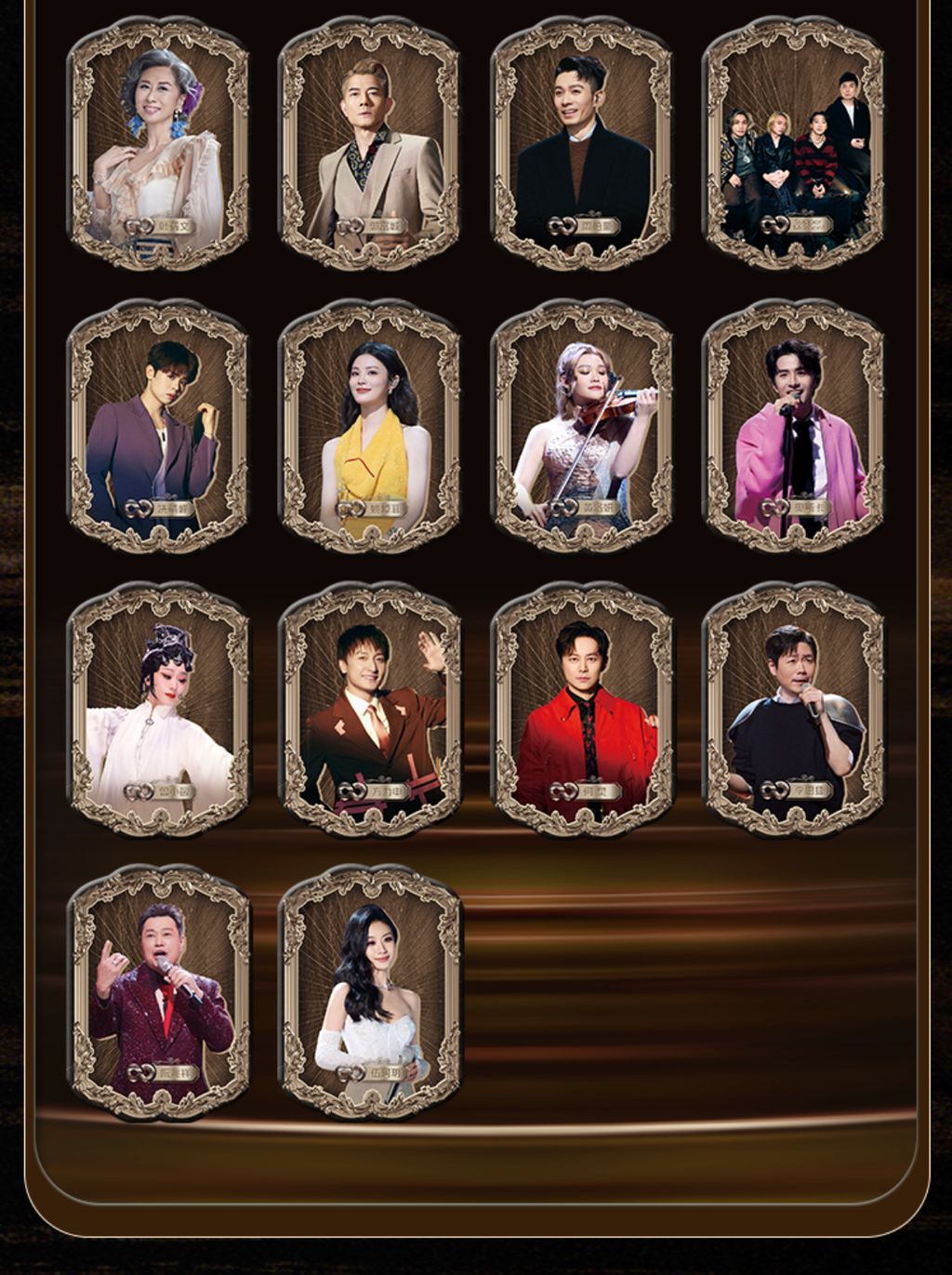Pick the card of the man in a purple suit
This screenshot has width=952, height=1275.
(158, 427)
